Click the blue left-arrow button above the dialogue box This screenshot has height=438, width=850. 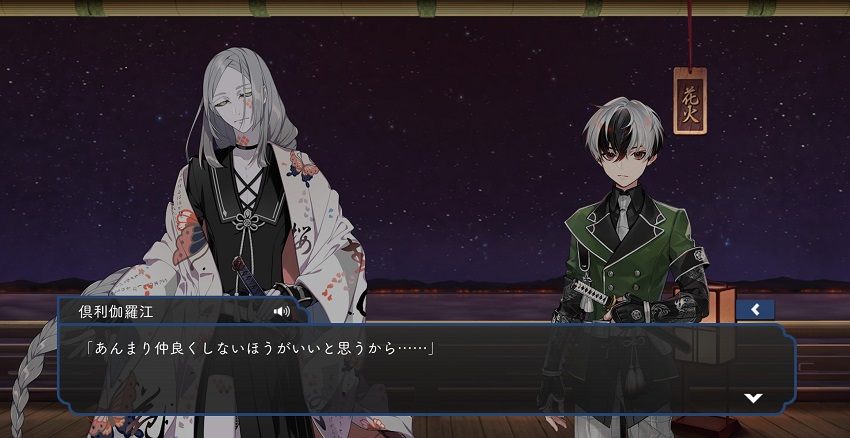pos(755,310)
